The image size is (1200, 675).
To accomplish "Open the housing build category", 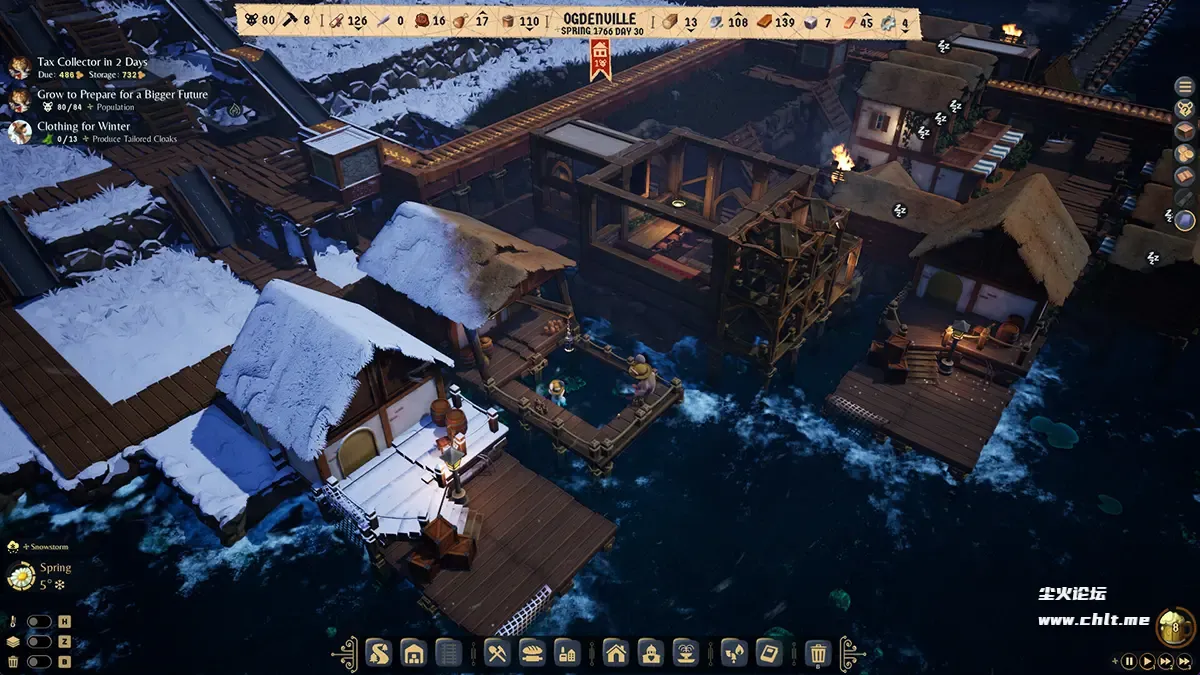I will click(616, 654).
